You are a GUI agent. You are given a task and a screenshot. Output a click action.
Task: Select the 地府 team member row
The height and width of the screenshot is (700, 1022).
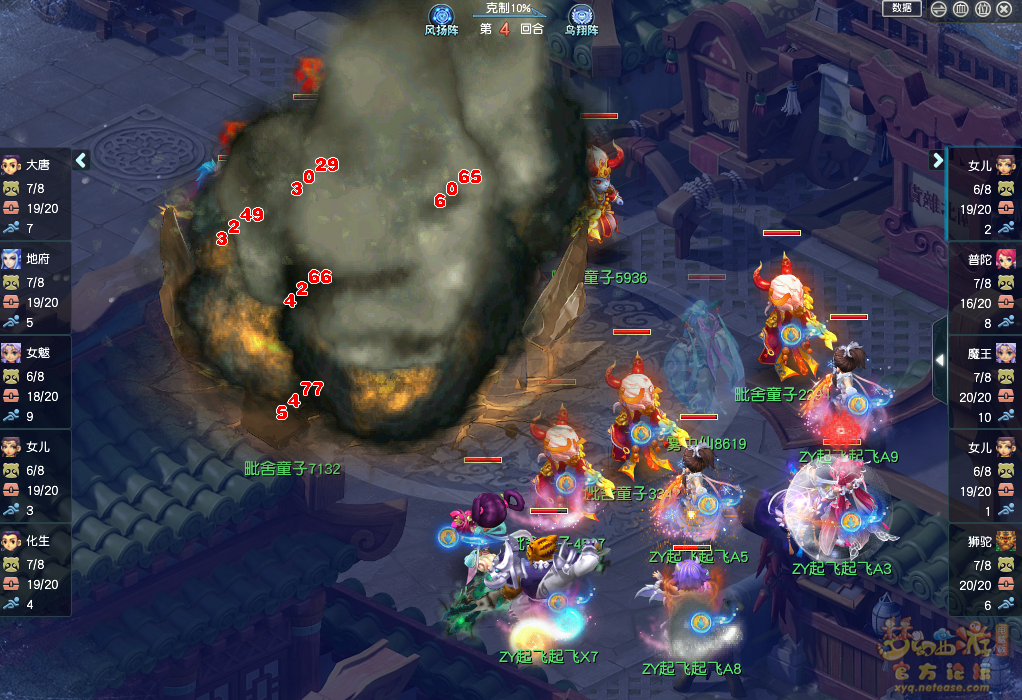35,290
